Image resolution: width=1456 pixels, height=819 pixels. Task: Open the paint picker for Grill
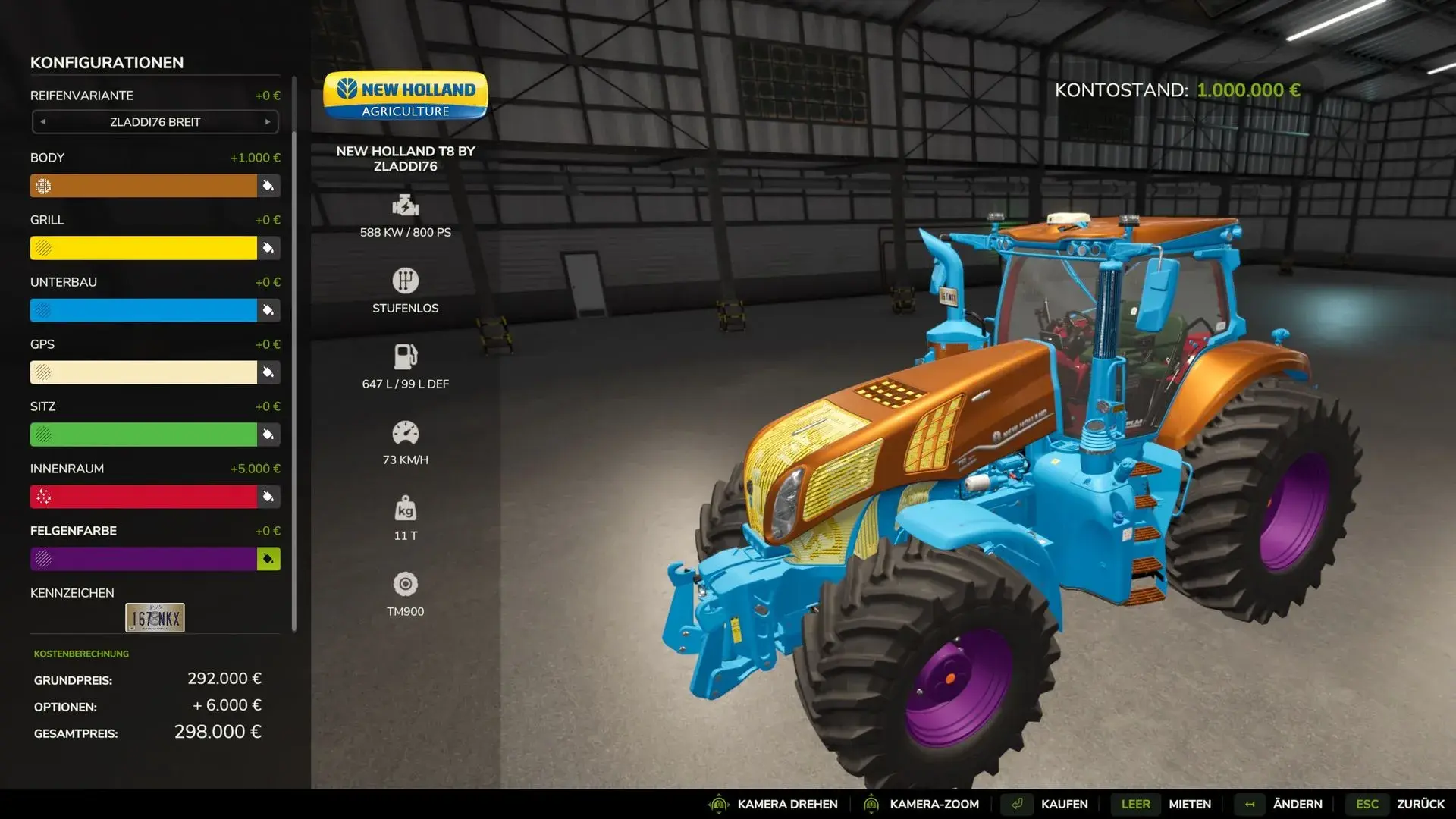pyautogui.click(x=268, y=248)
